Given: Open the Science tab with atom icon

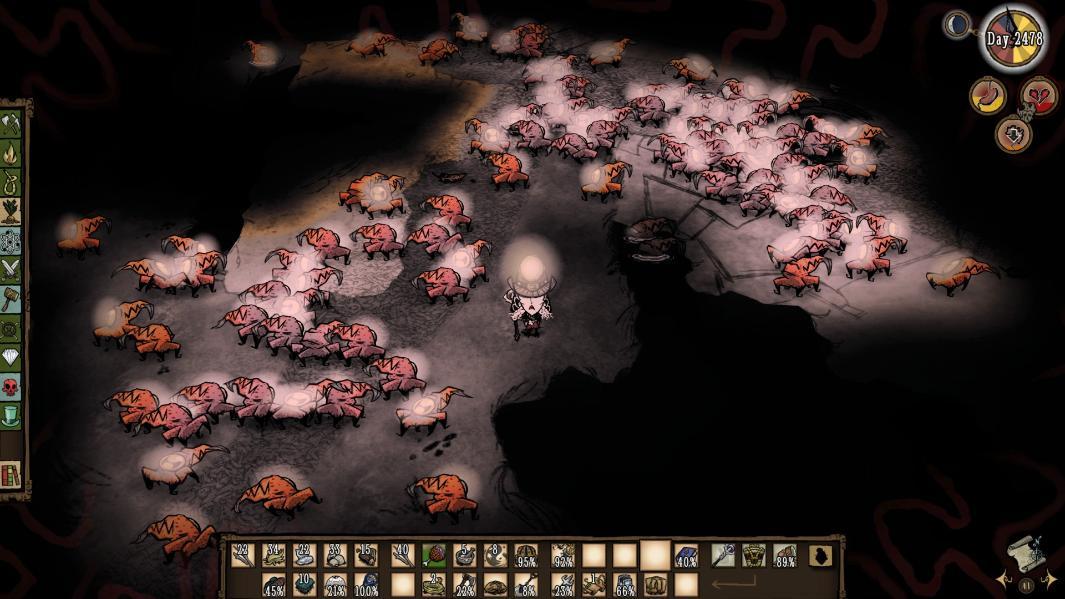Looking at the screenshot, I should [11, 240].
